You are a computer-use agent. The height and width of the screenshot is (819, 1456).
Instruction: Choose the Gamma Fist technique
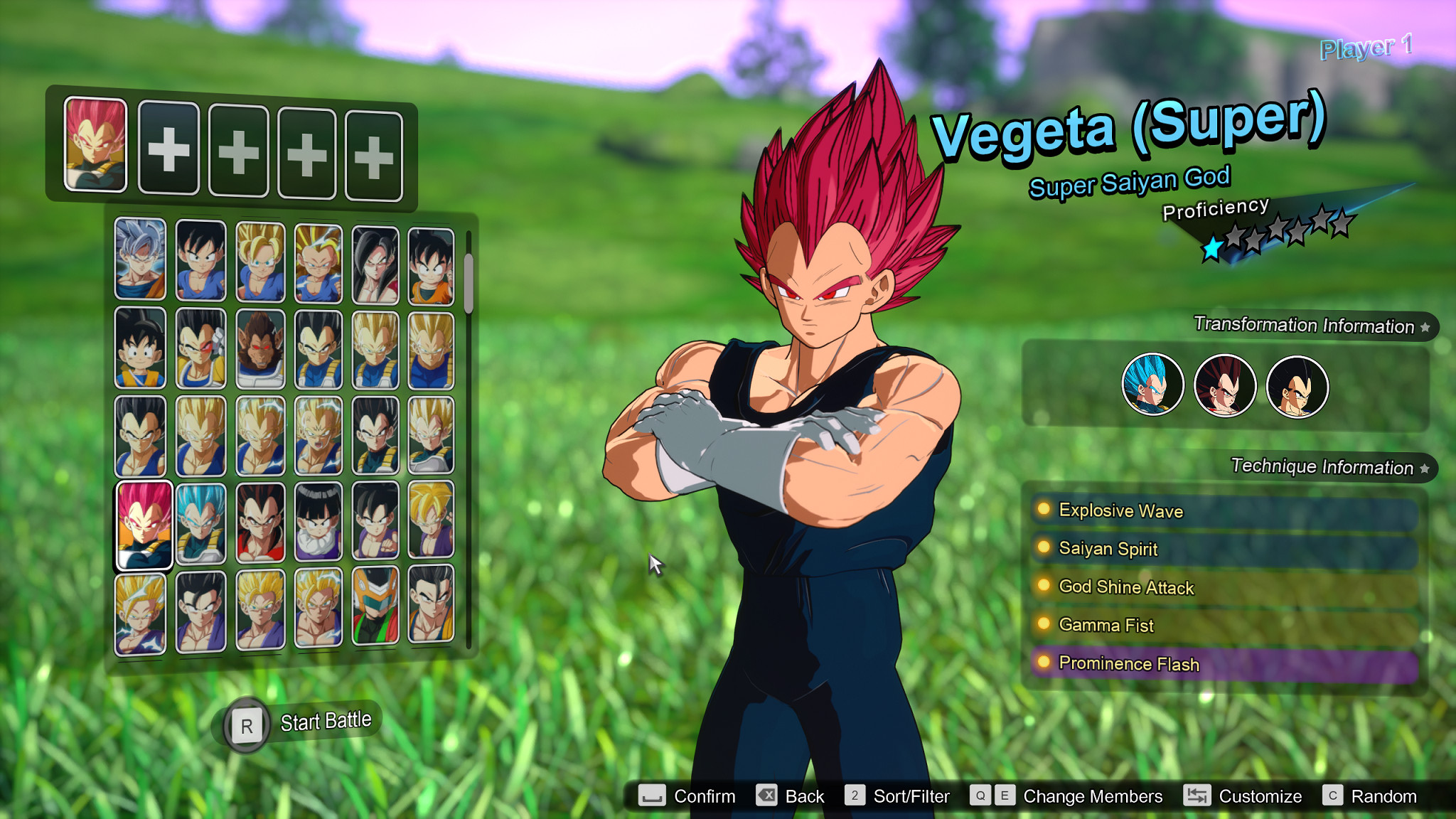(1223, 625)
